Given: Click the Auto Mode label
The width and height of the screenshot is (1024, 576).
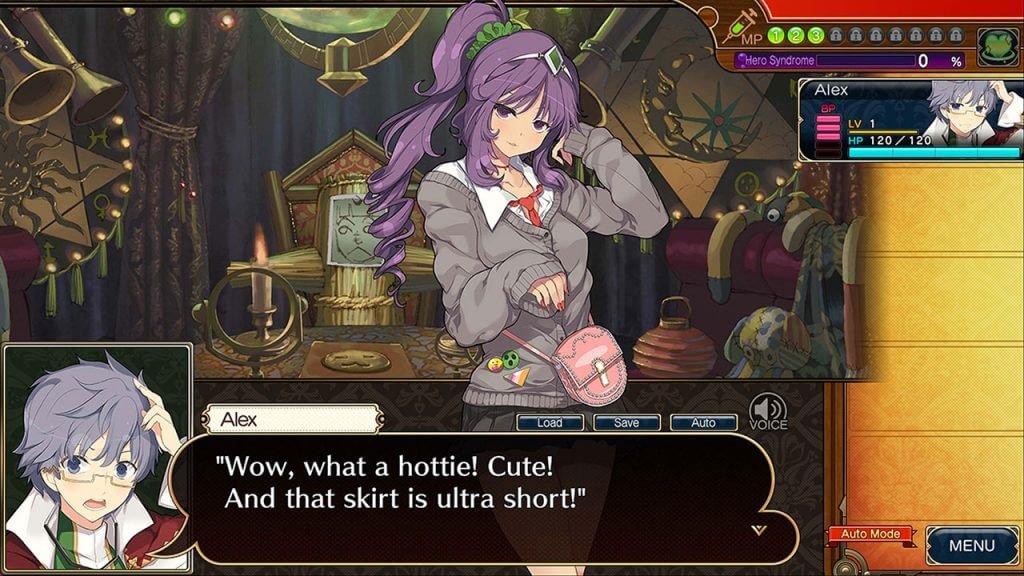Looking at the screenshot, I should pyautogui.click(x=869, y=534).
